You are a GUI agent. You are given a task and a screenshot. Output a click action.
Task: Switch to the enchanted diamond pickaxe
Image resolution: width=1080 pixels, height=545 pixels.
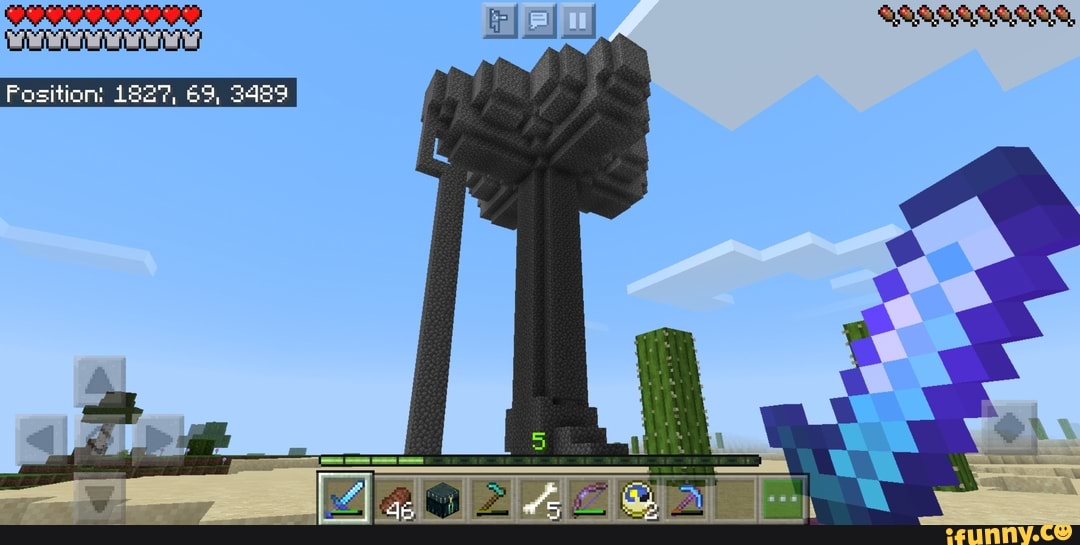(x=685, y=497)
